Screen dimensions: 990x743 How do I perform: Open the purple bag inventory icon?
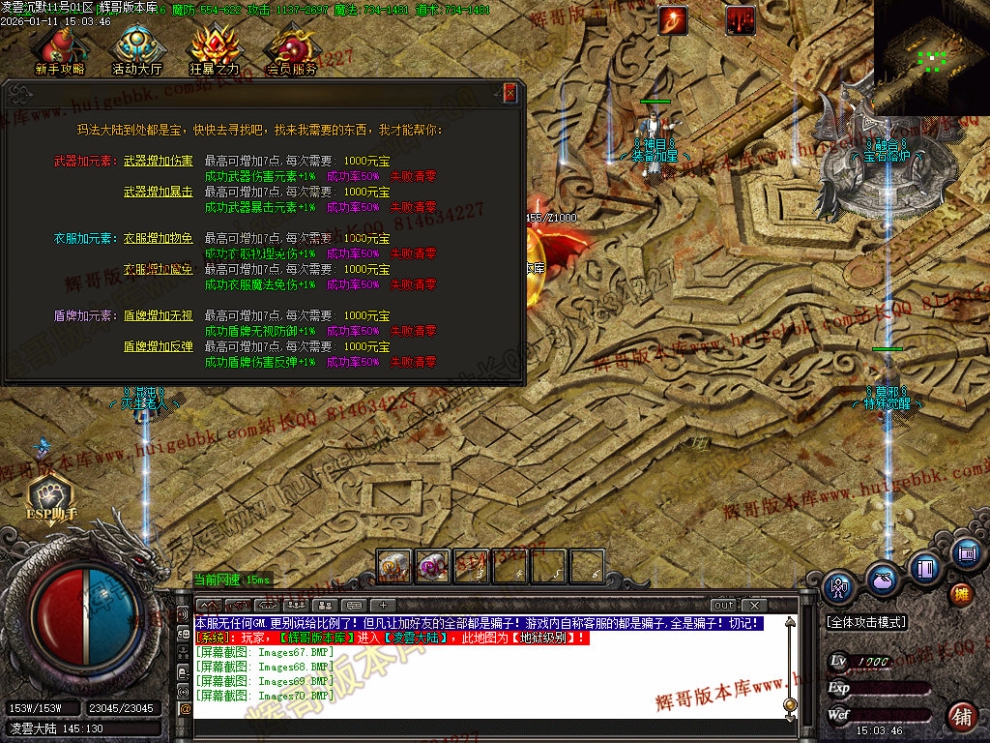pyautogui.click(x=883, y=579)
